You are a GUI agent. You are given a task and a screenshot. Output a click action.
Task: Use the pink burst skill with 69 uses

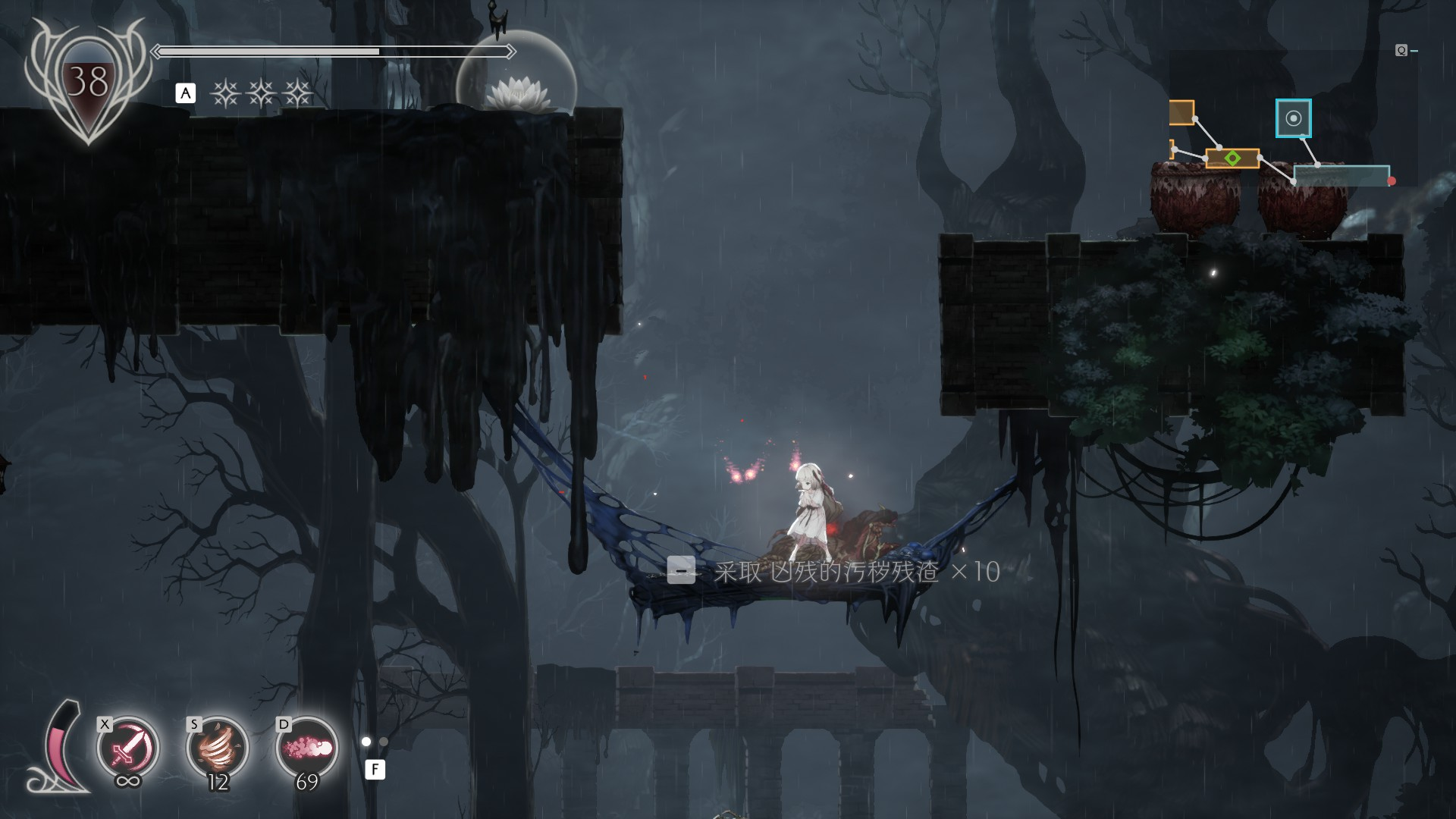coord(306,748)
